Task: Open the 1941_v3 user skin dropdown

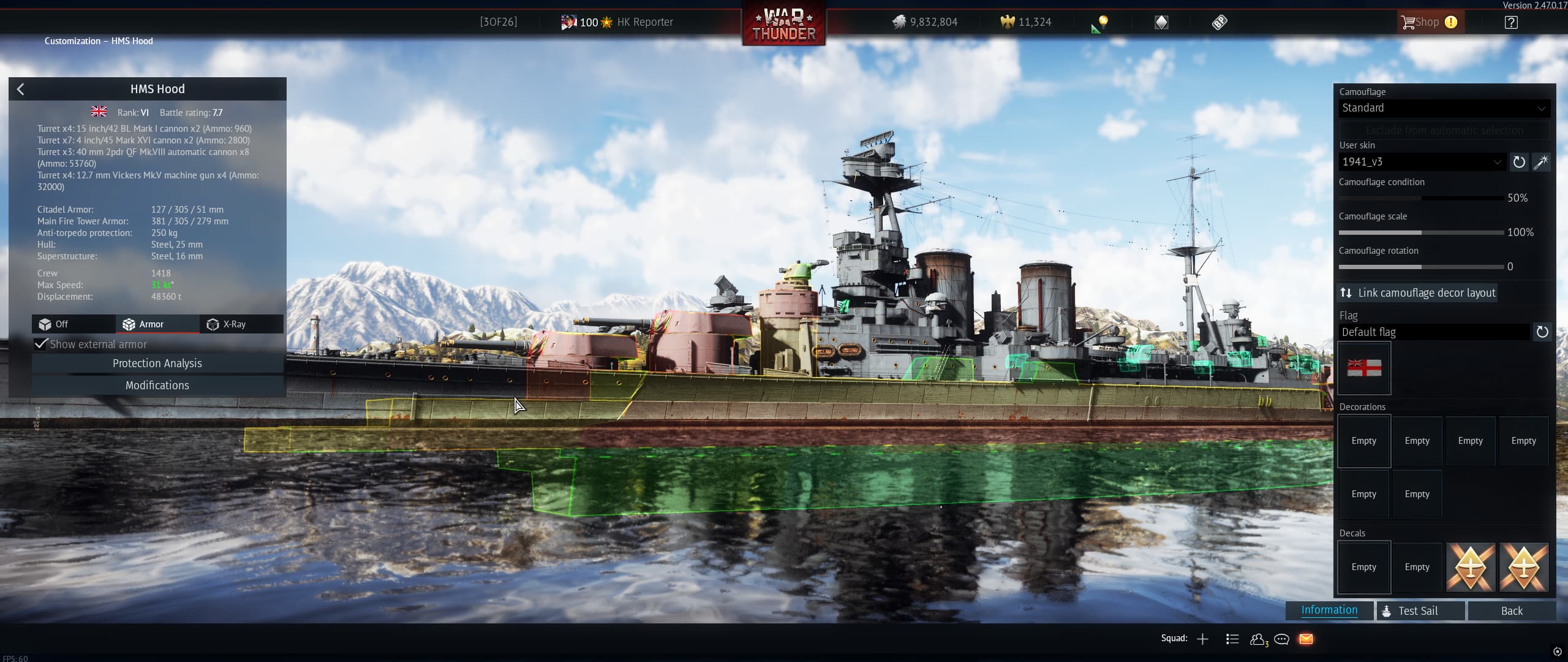Action: tap(1421, 162)
